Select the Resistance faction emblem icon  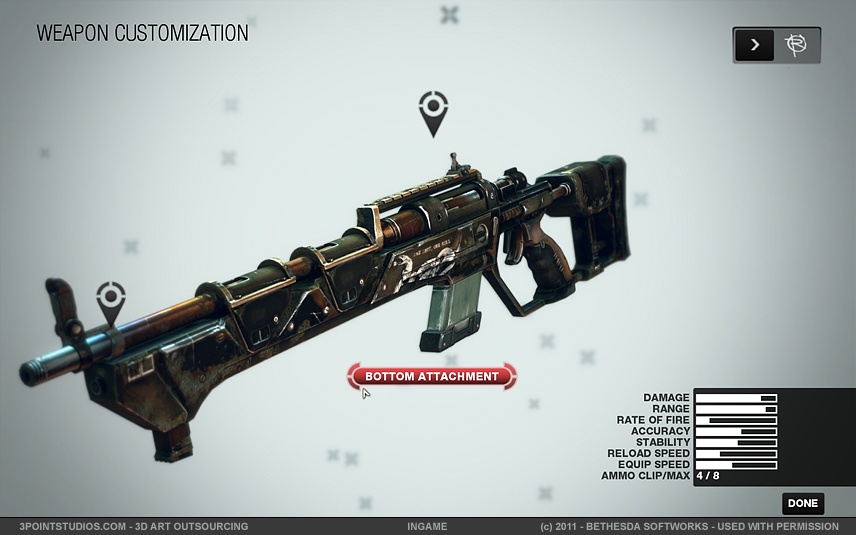click(x=797, y=45)
